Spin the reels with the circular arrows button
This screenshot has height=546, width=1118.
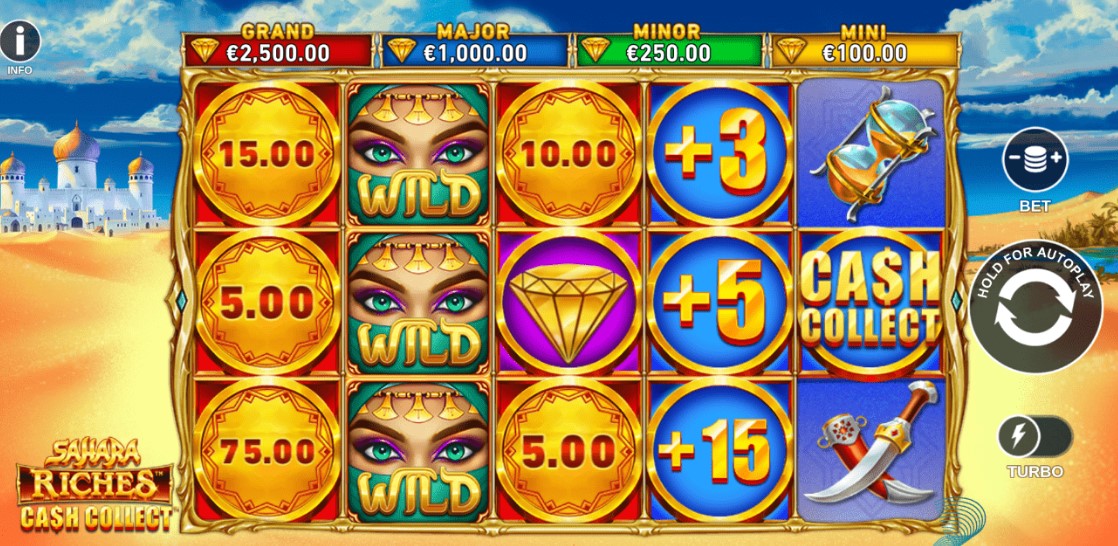pos(1035,310)
